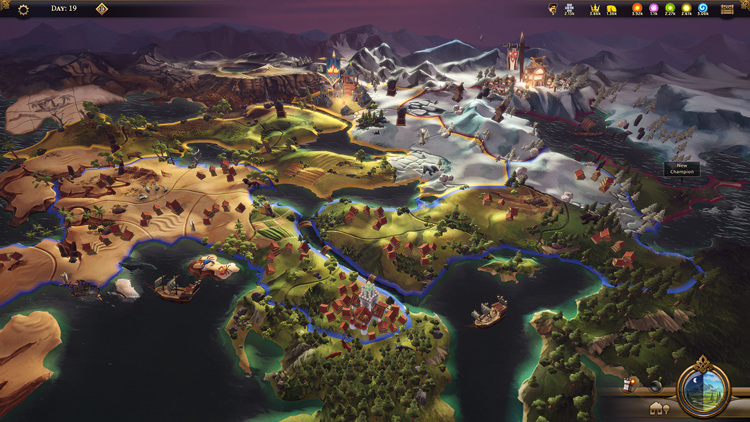Open the houses and tree icon panel
The height and width of the screenshot is (422, 750).
[660, 408]
